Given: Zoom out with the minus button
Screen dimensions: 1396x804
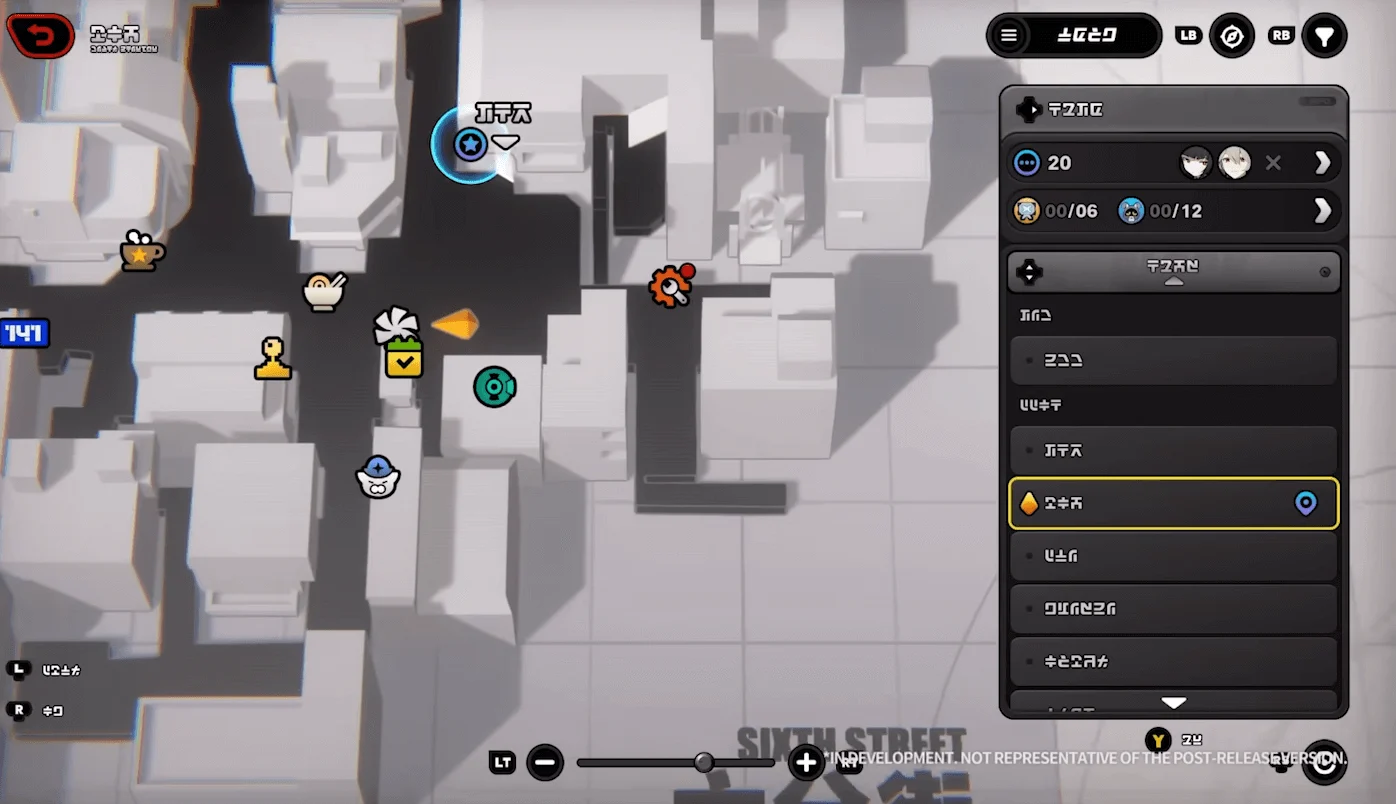Looking at the screenshot, I should tap(545, 763).
